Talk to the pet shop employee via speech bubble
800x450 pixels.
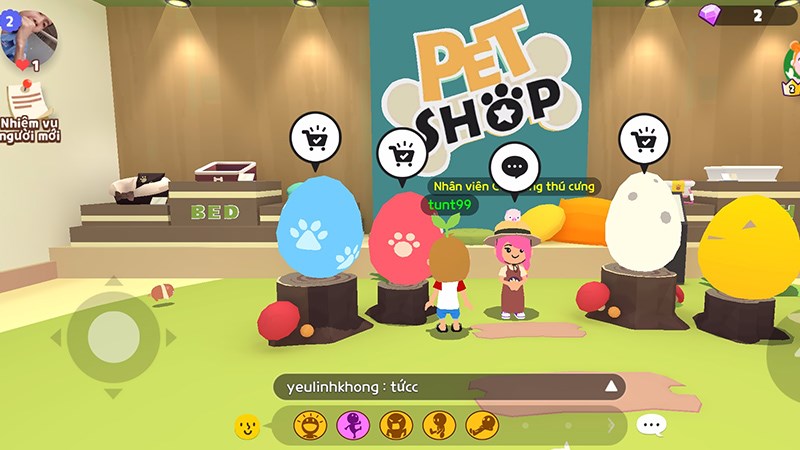click(514, 166)
